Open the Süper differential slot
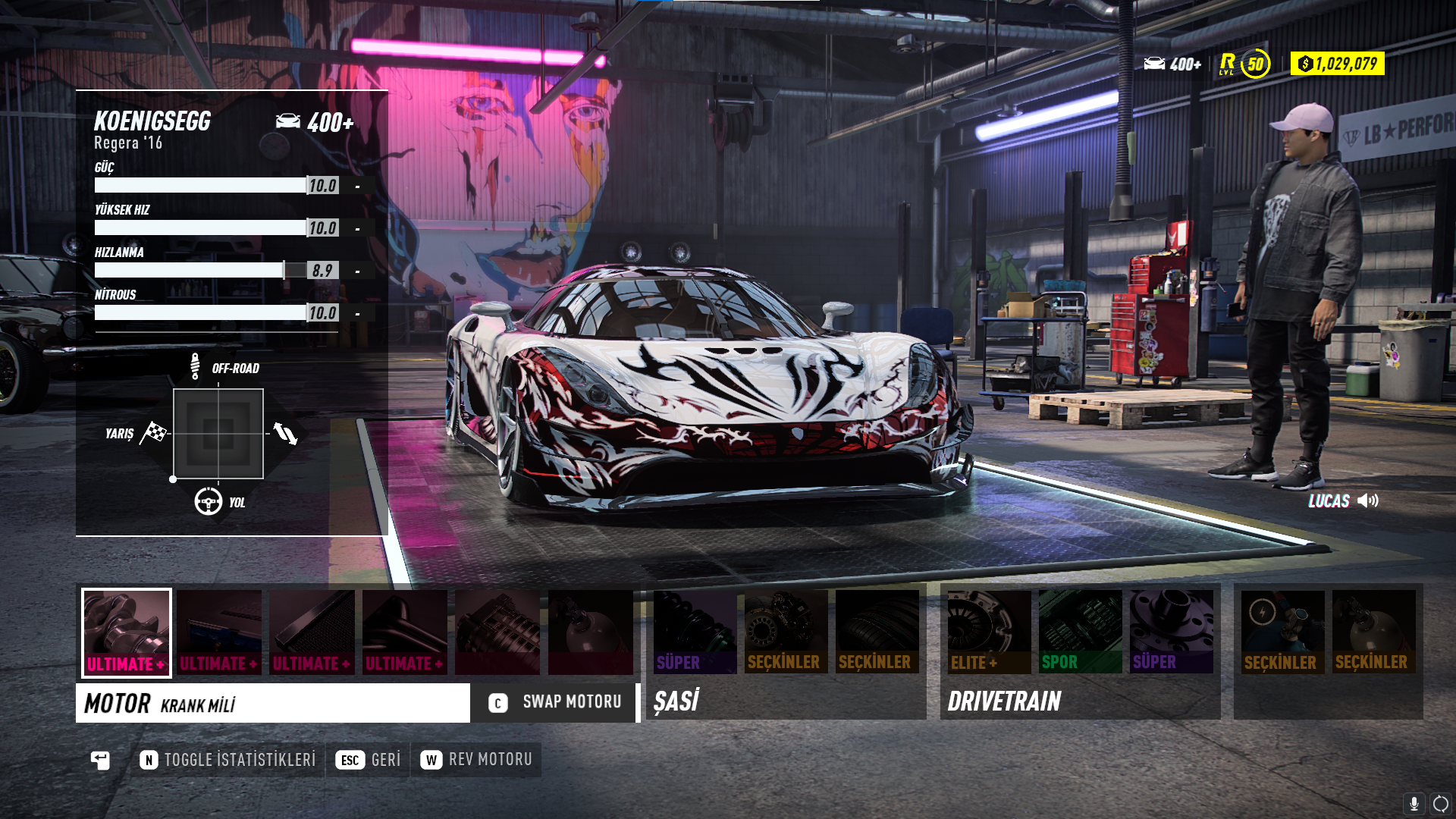 (1171, 632)
